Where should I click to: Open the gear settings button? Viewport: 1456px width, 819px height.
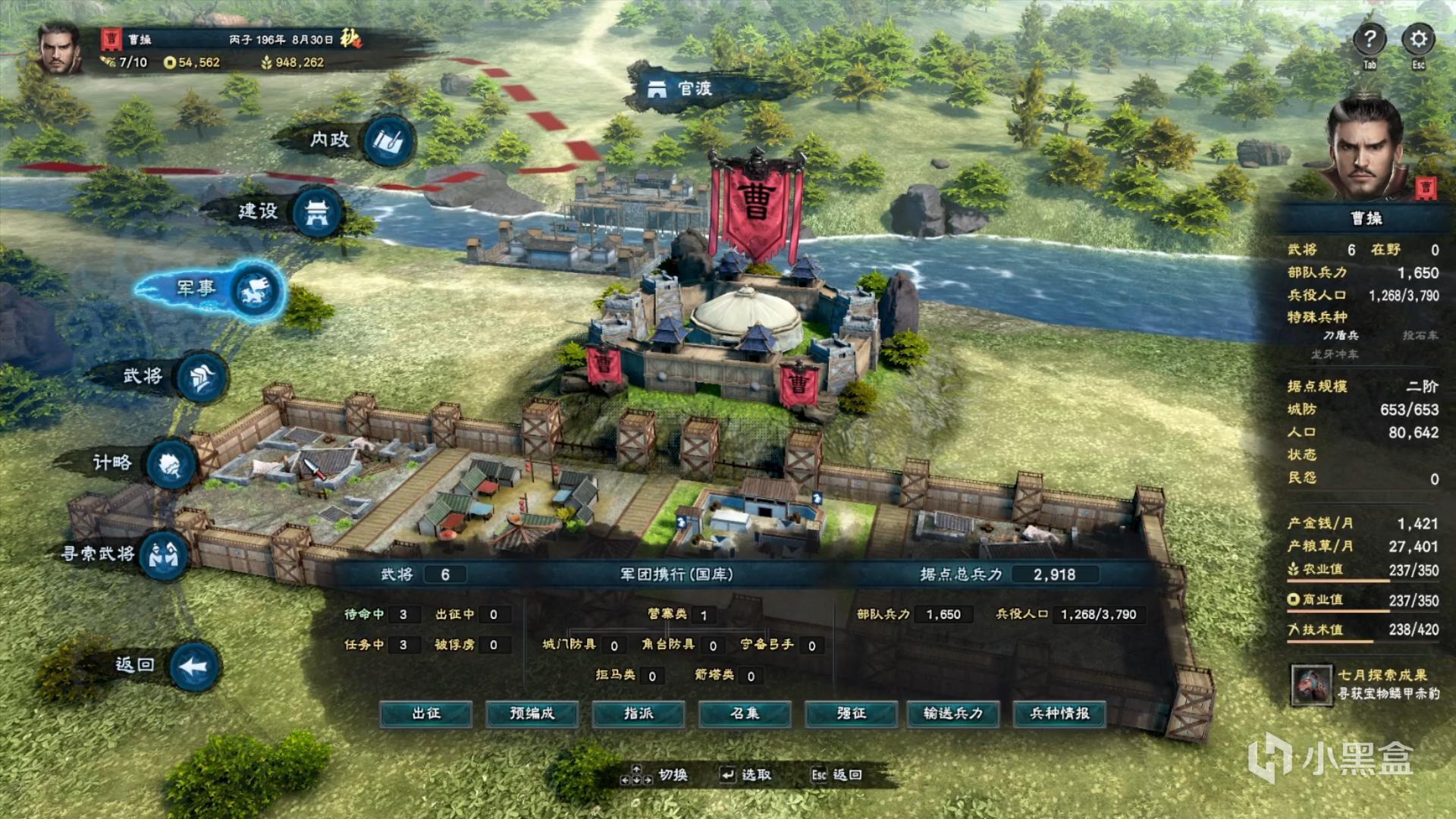click(1418, 39)
